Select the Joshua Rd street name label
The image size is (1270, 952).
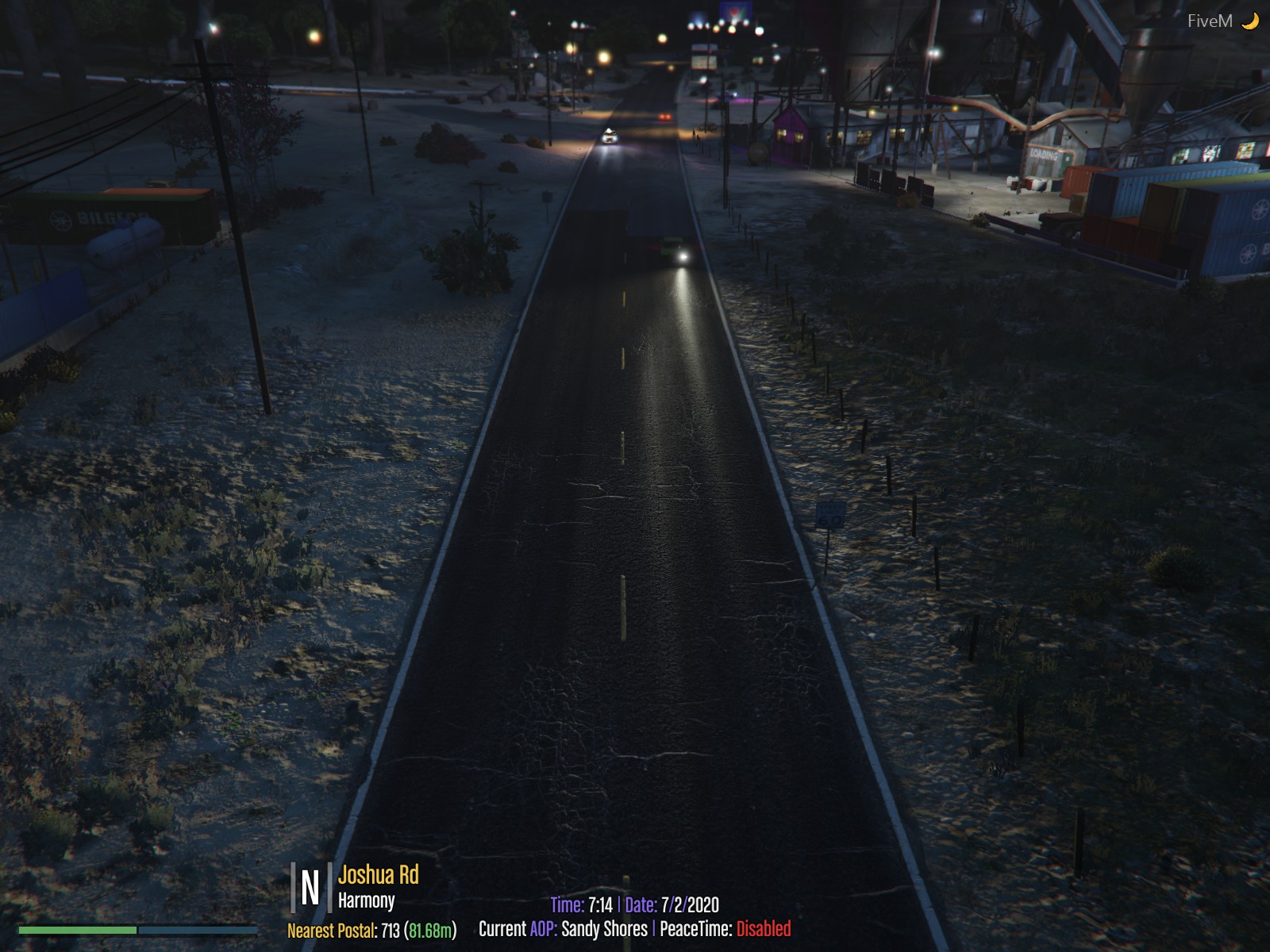pos(378,875)
